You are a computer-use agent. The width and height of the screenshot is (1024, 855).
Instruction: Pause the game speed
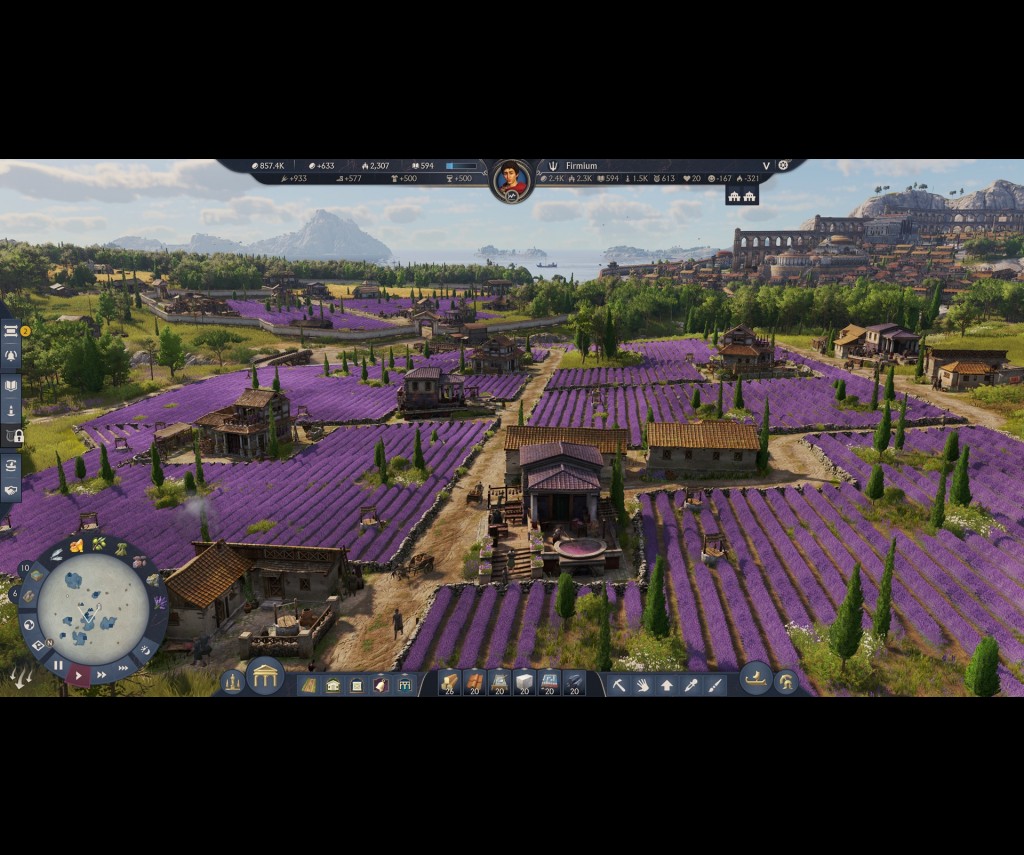point(58,665)
